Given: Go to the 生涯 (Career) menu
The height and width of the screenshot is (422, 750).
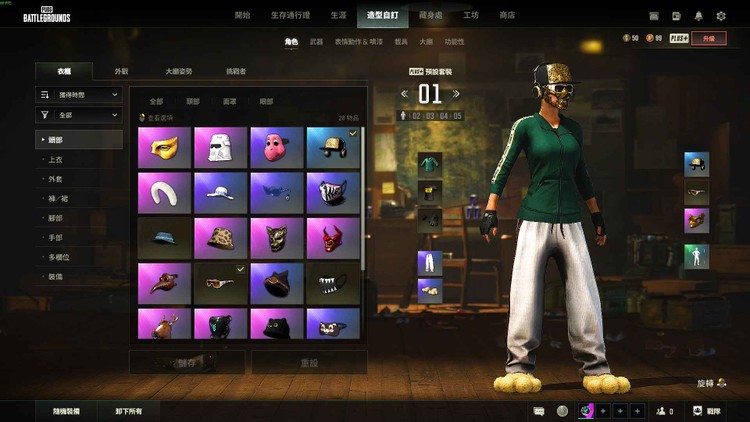Looking at the screenshot, I should tap(339, 16).
